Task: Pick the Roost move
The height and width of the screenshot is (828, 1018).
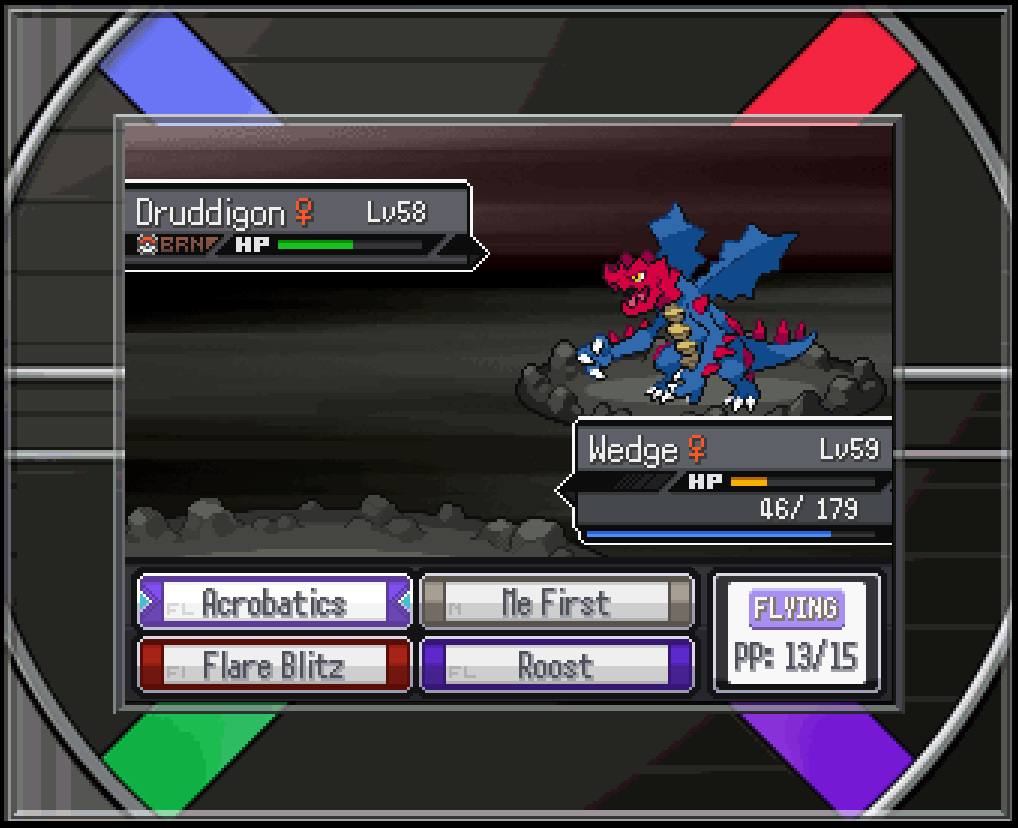Action: 556,665
